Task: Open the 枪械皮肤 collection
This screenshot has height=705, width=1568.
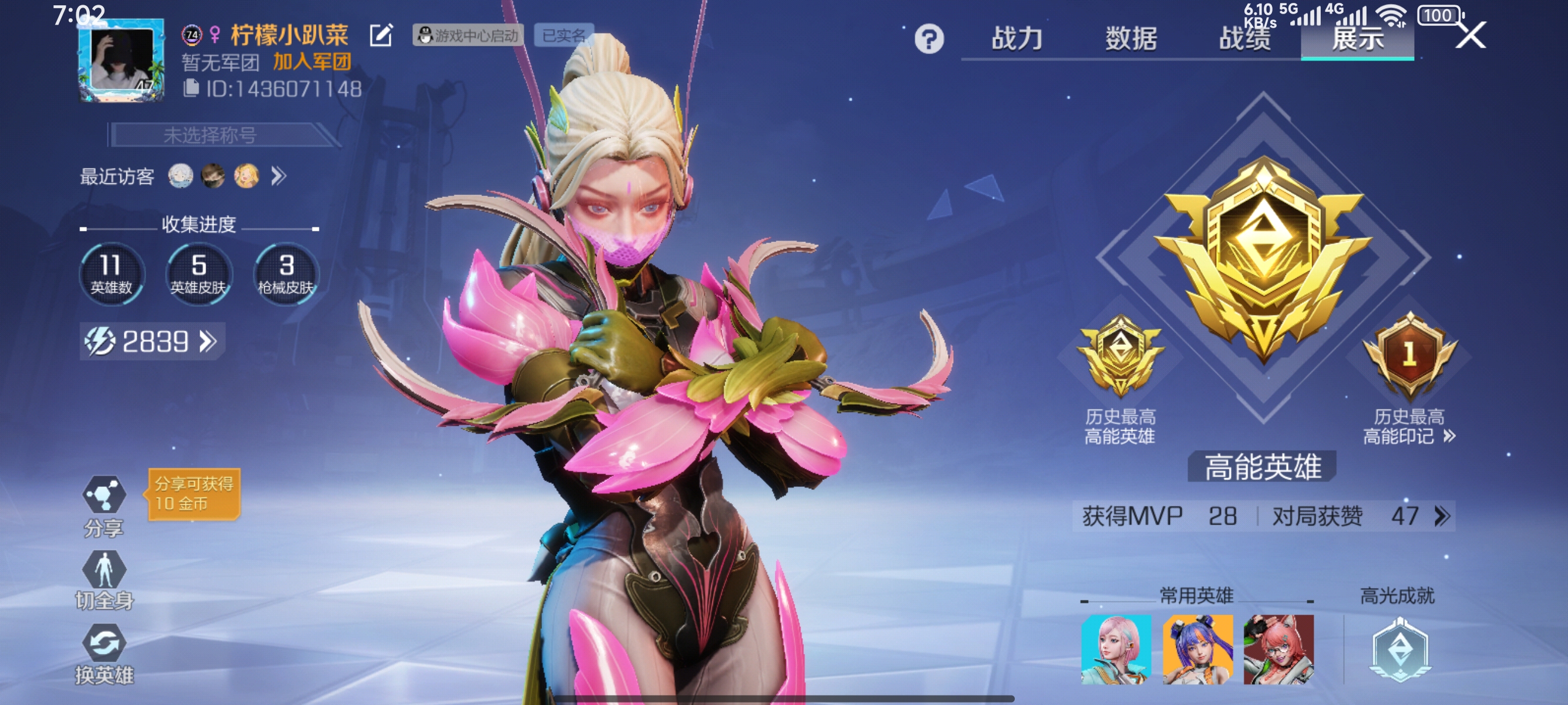Action: pyautogui.click(x=285, y=273)
